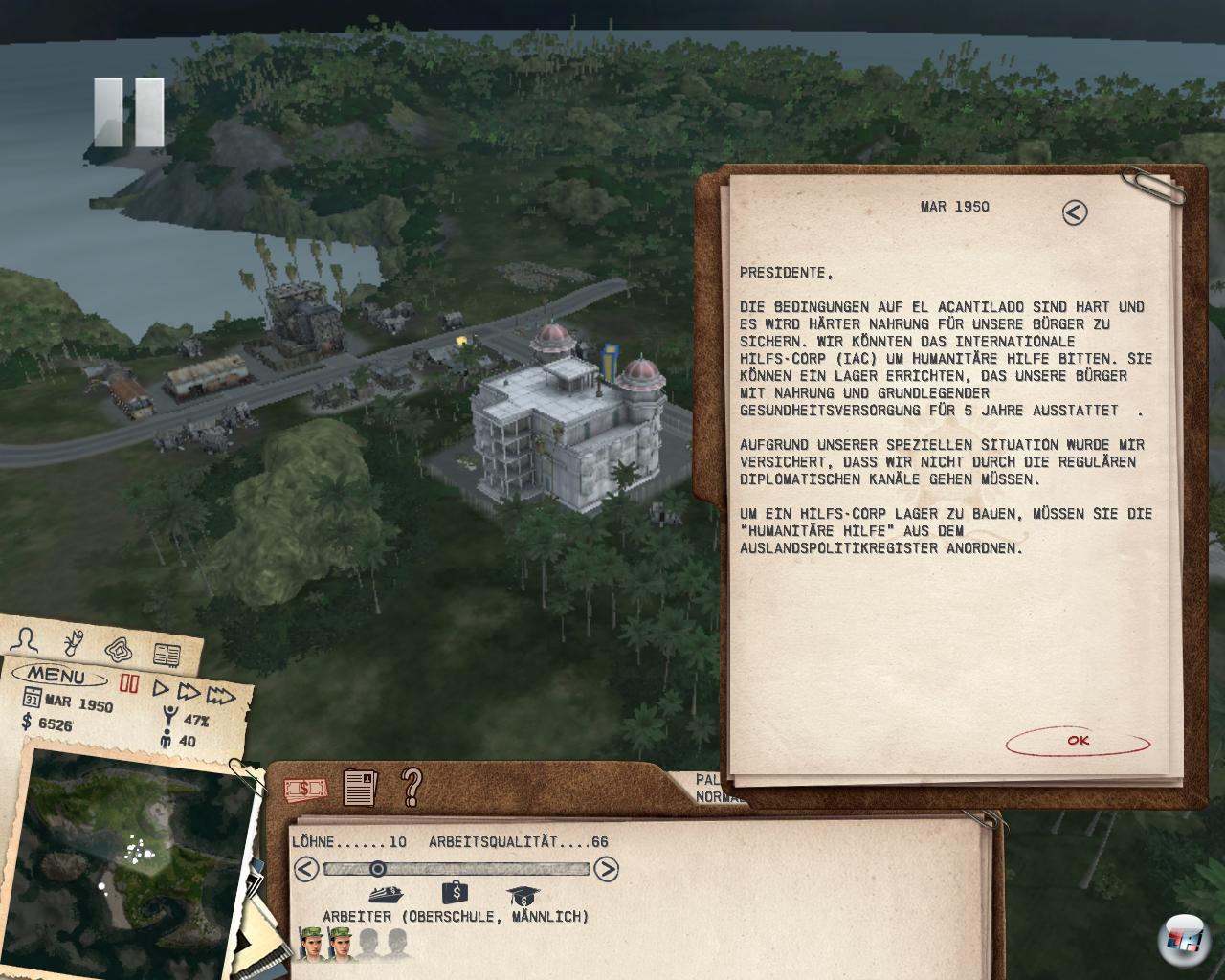Image resolution: width=1225 pixels, height=980 pixels.
Task: Open the question mark help tab
Action: (x=412, y=787)
